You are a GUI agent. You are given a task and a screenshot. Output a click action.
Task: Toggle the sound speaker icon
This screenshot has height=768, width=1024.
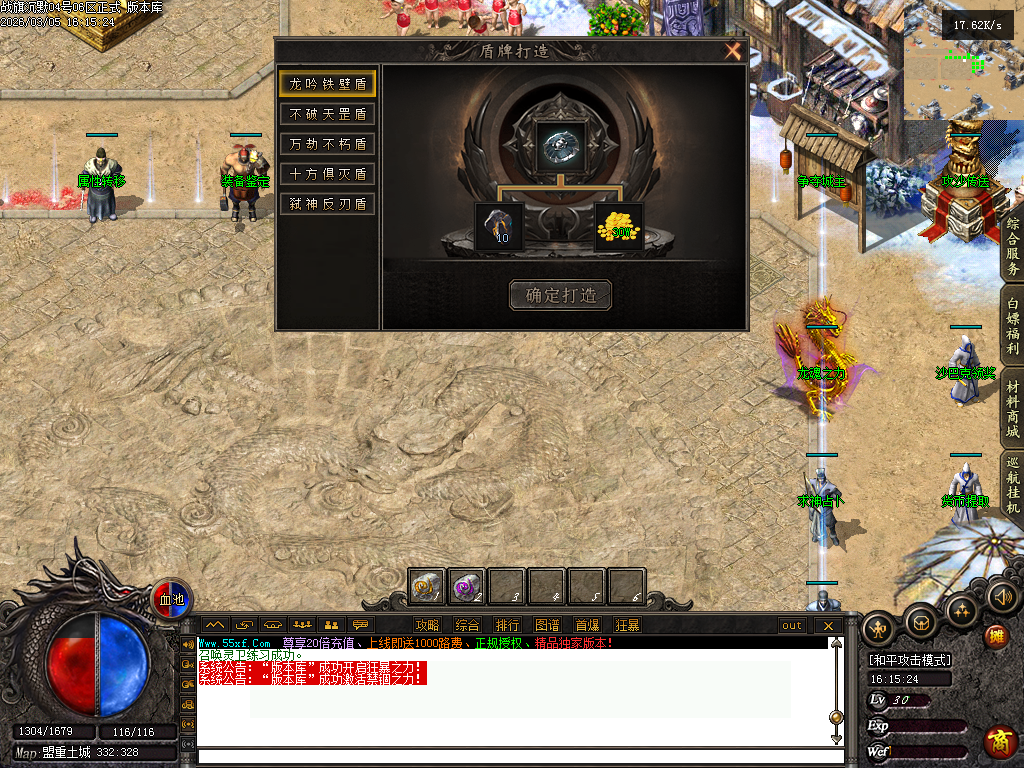(1001, 598)
